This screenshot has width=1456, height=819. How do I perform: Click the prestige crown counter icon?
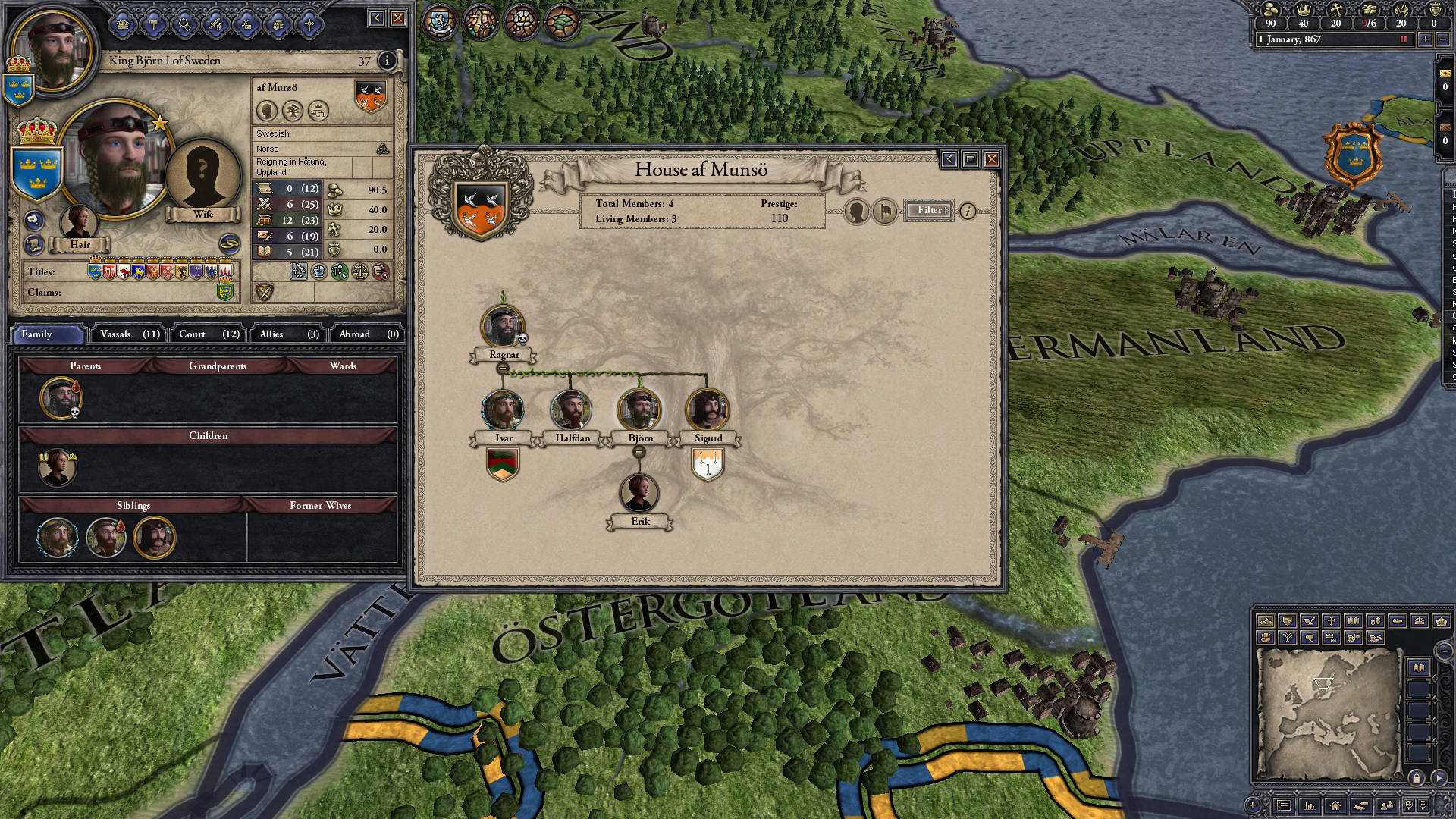[x=1304, y=11]
